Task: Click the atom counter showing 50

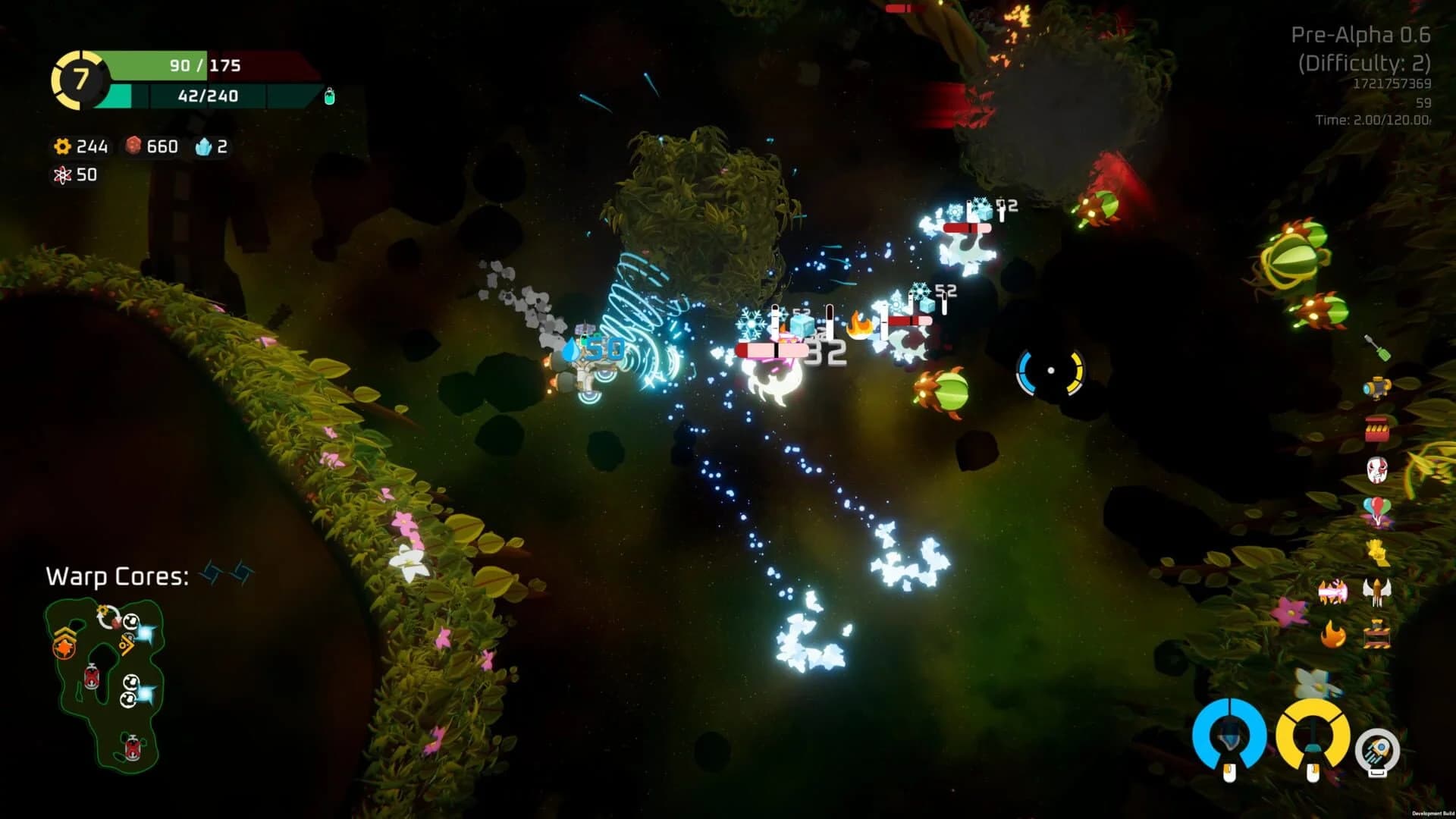Action: [x=78, y=174]
